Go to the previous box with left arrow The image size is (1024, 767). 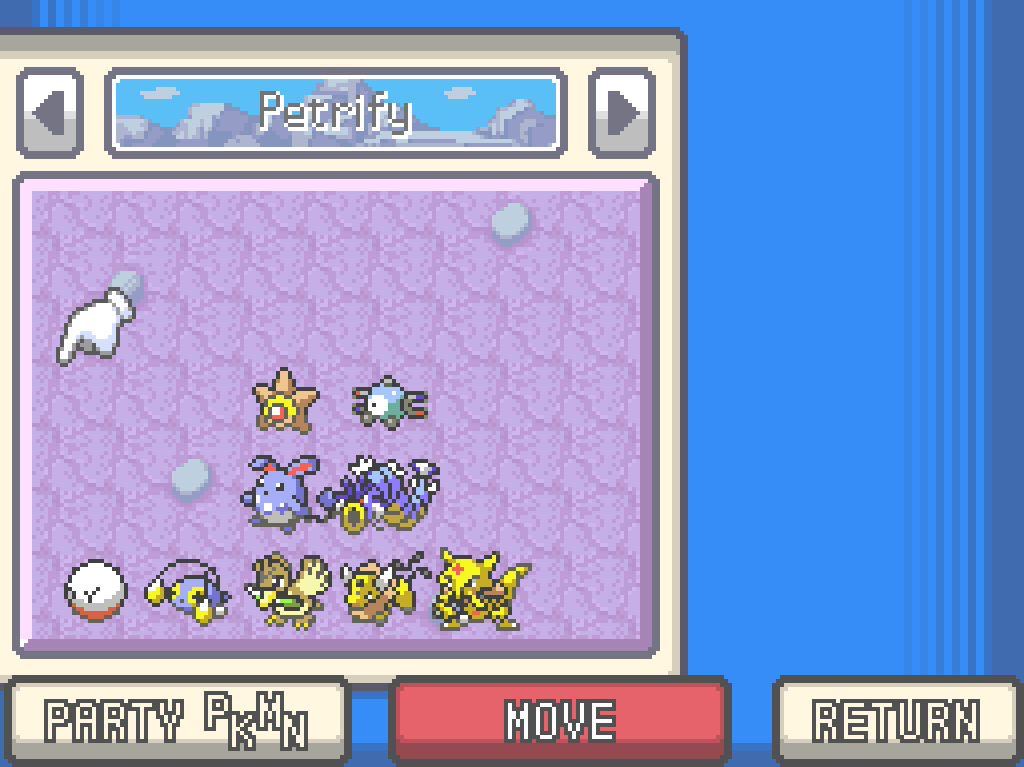tap(49, 112)
